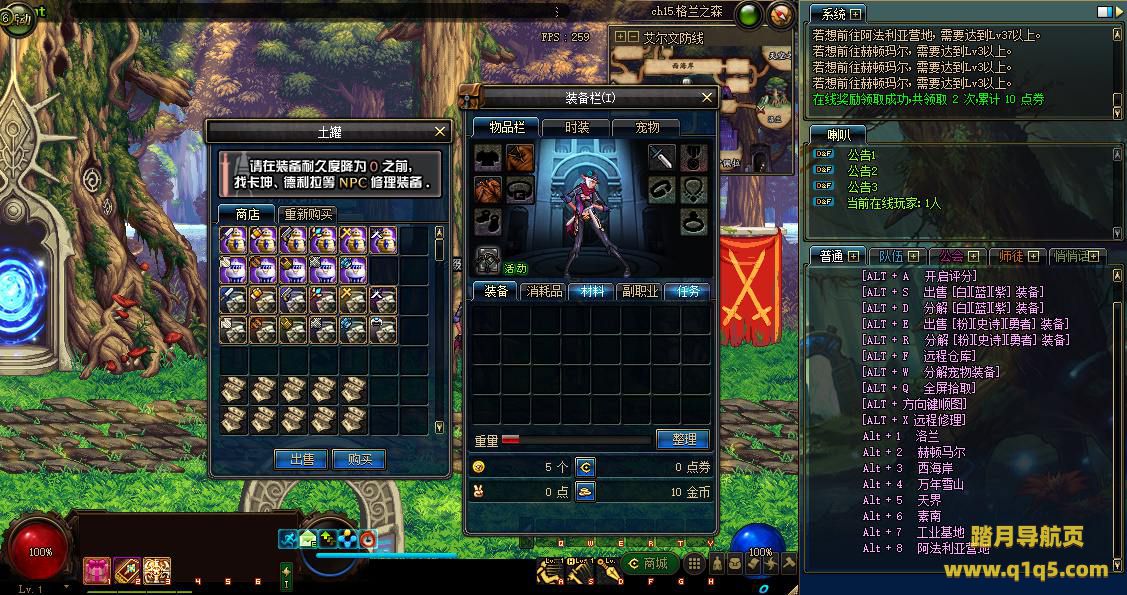View the 任务 quest items tab

pyautogui.click(x=689, y=291)
